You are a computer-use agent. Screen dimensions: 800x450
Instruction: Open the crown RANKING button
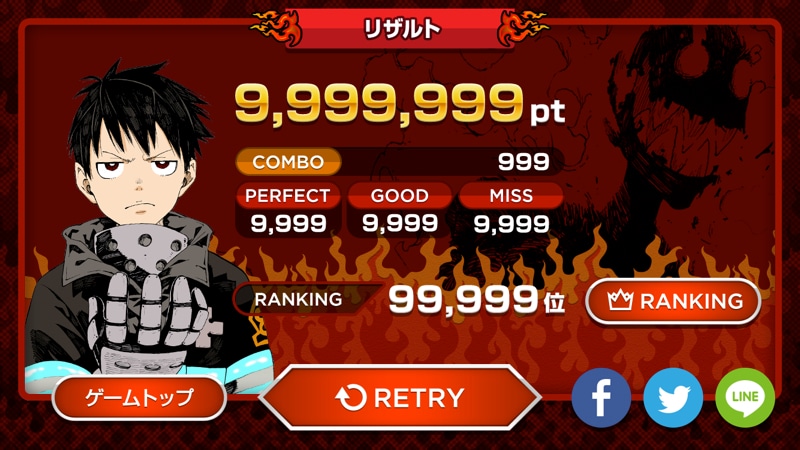coord(673,301)
